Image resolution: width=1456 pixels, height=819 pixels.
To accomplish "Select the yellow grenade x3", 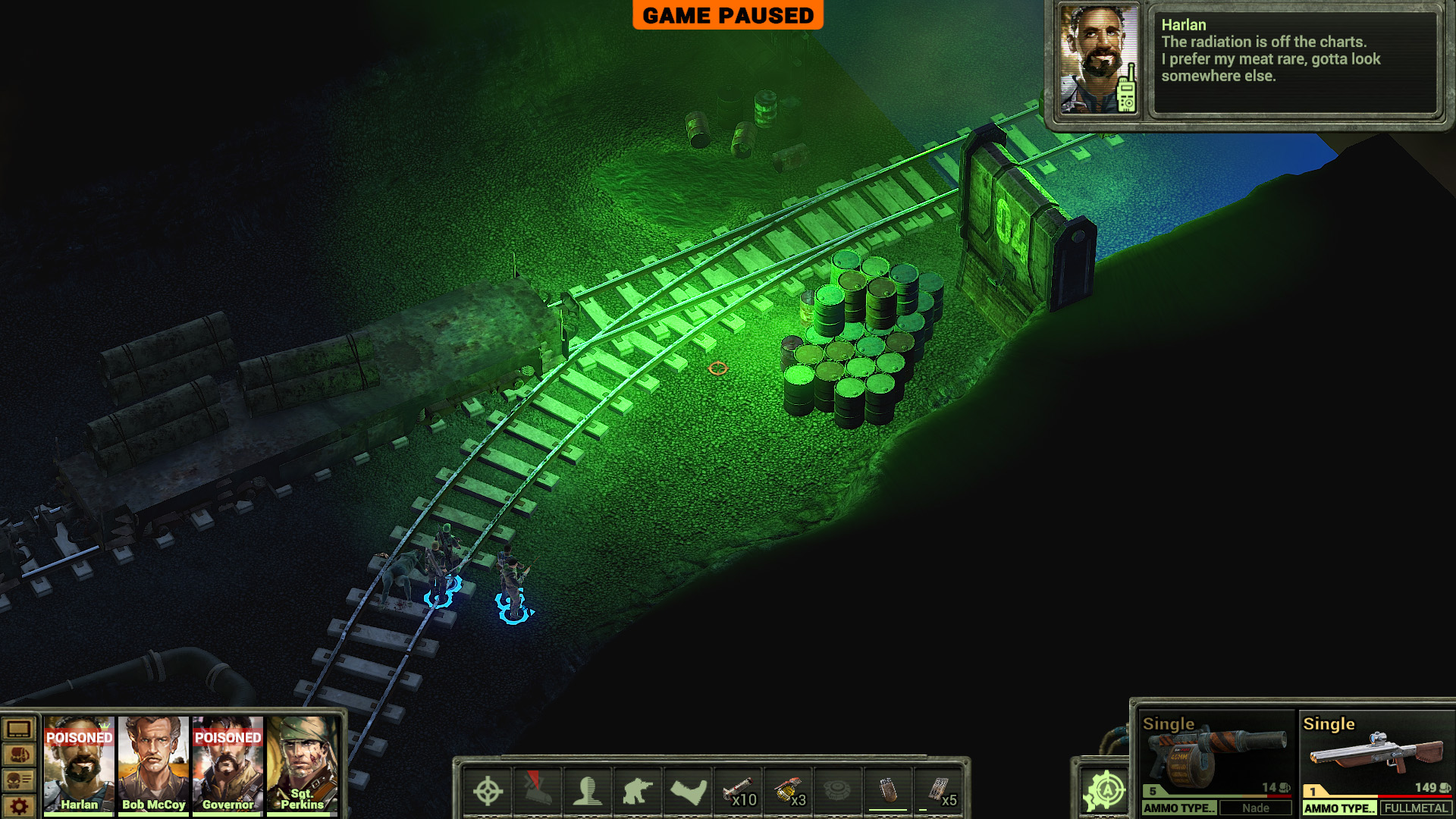I will click(789, 792).
